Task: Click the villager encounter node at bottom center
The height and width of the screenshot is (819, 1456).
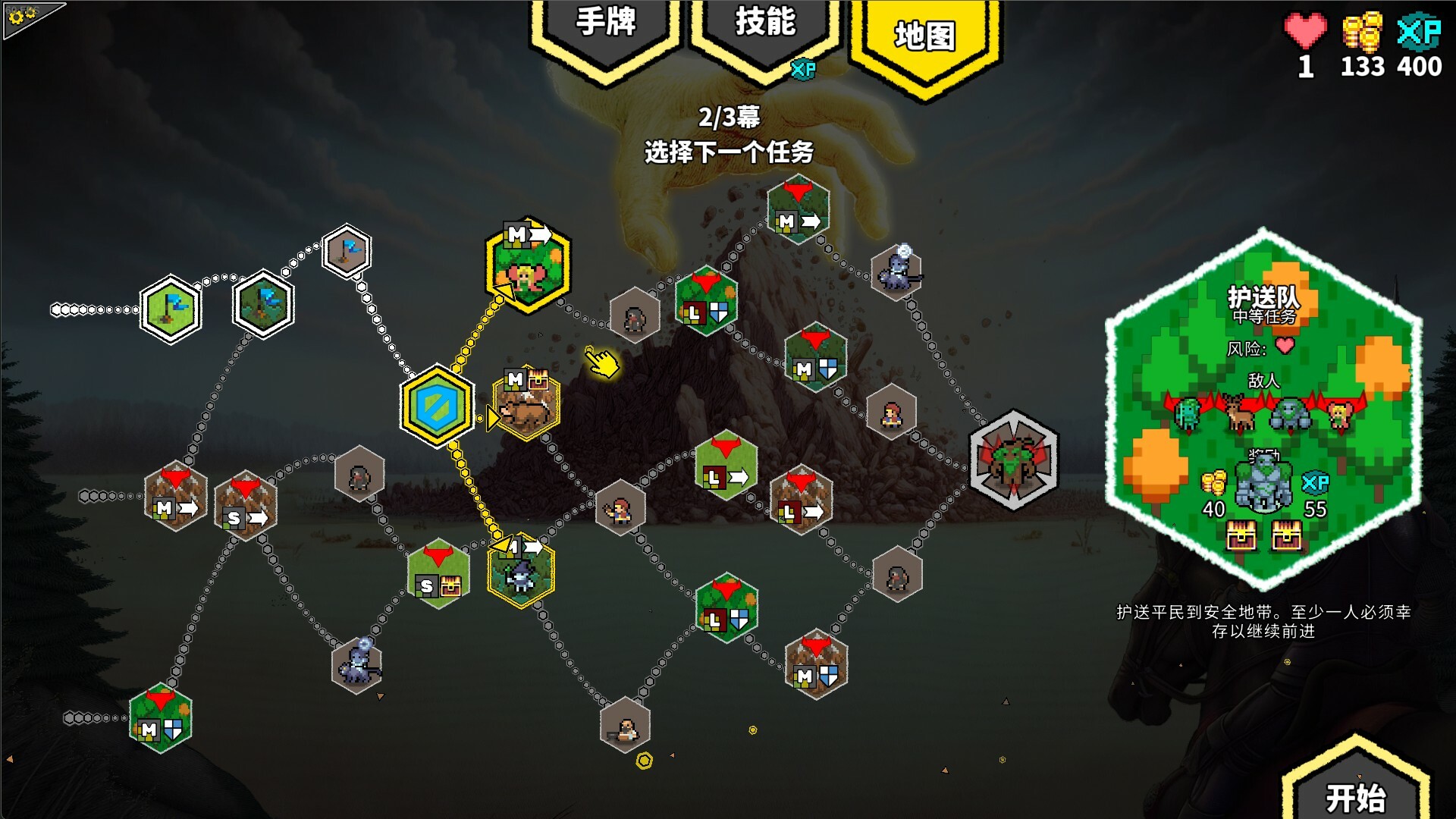Action: (x=624, y=724)
